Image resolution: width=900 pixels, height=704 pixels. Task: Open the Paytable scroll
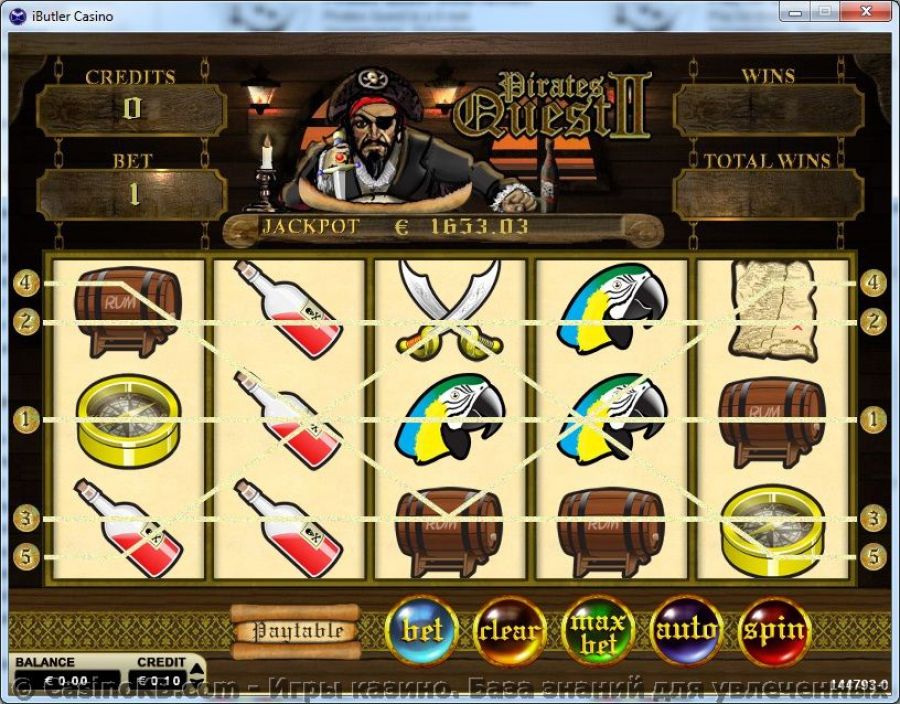tap(297, 631)
